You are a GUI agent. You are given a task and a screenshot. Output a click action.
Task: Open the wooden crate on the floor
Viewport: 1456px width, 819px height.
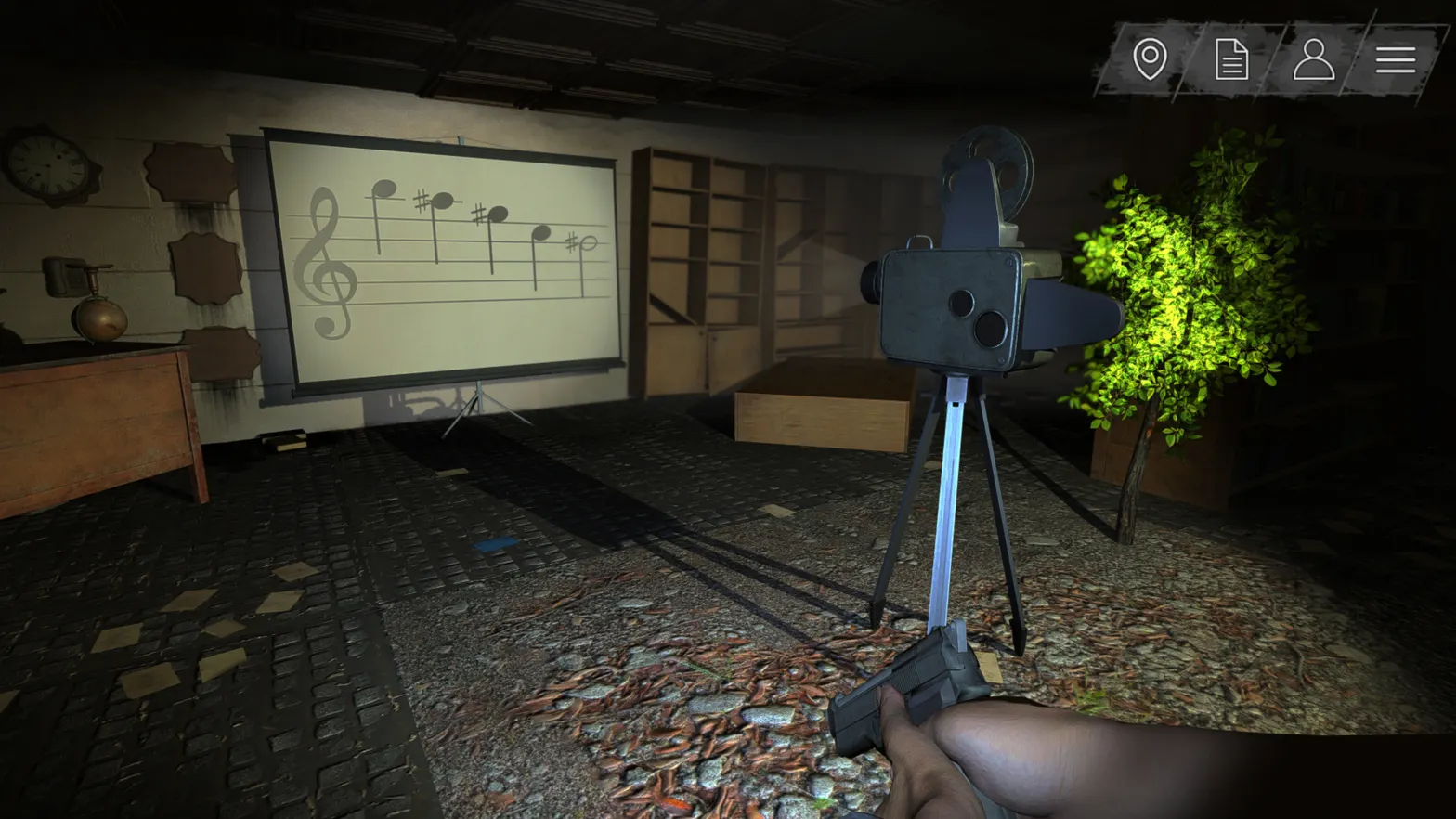[x=822, y=418]
